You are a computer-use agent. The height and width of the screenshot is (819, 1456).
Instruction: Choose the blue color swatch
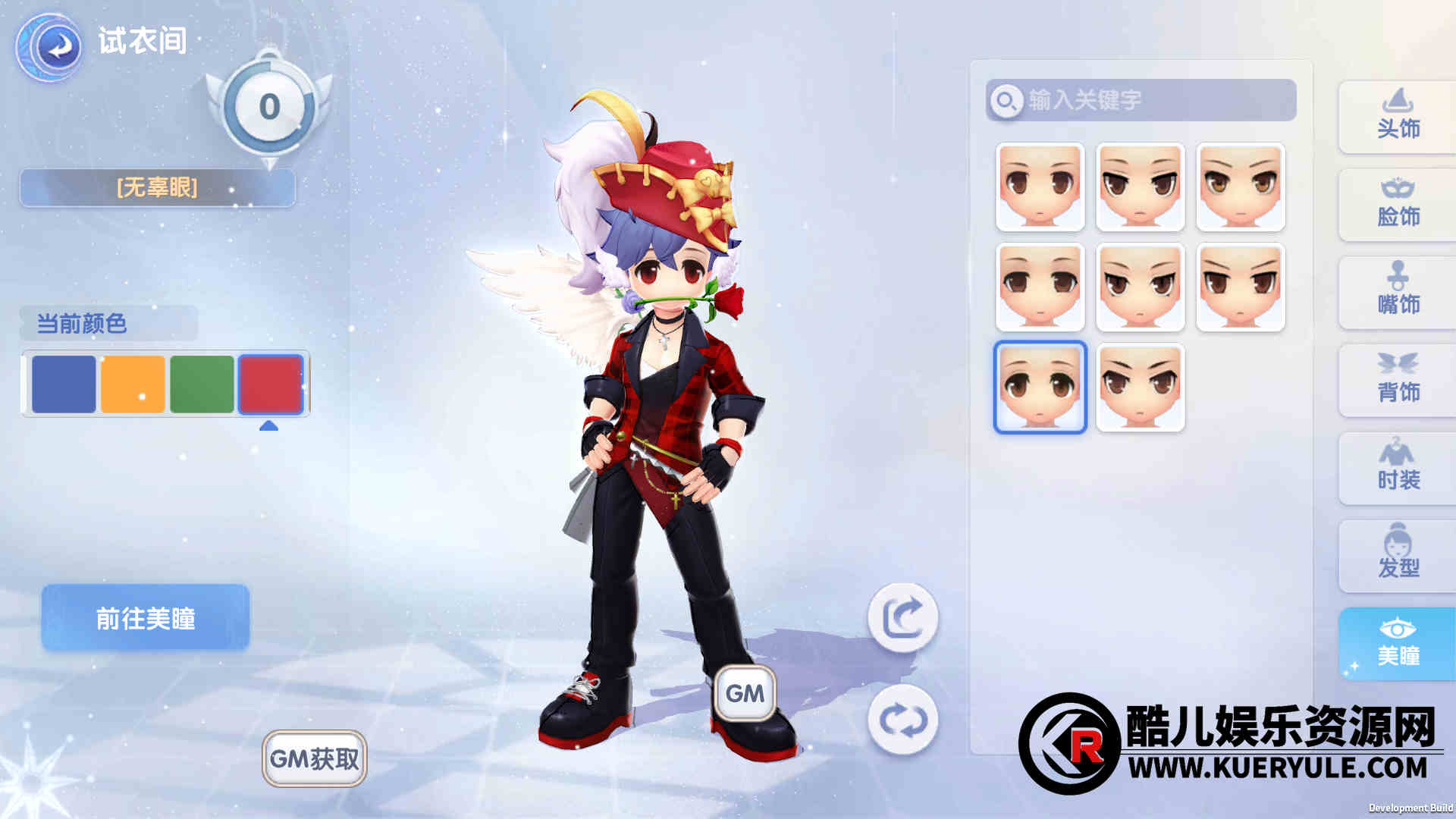point(64,384)
